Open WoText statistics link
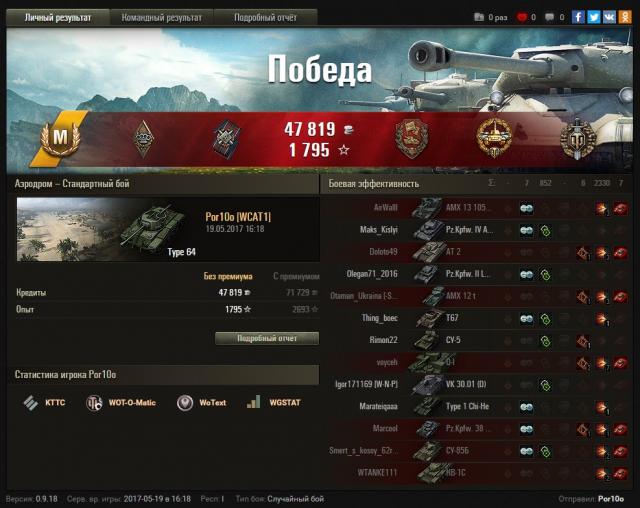Image resolution: width=640 pixels, height=508 pixels. pos(198,403)
